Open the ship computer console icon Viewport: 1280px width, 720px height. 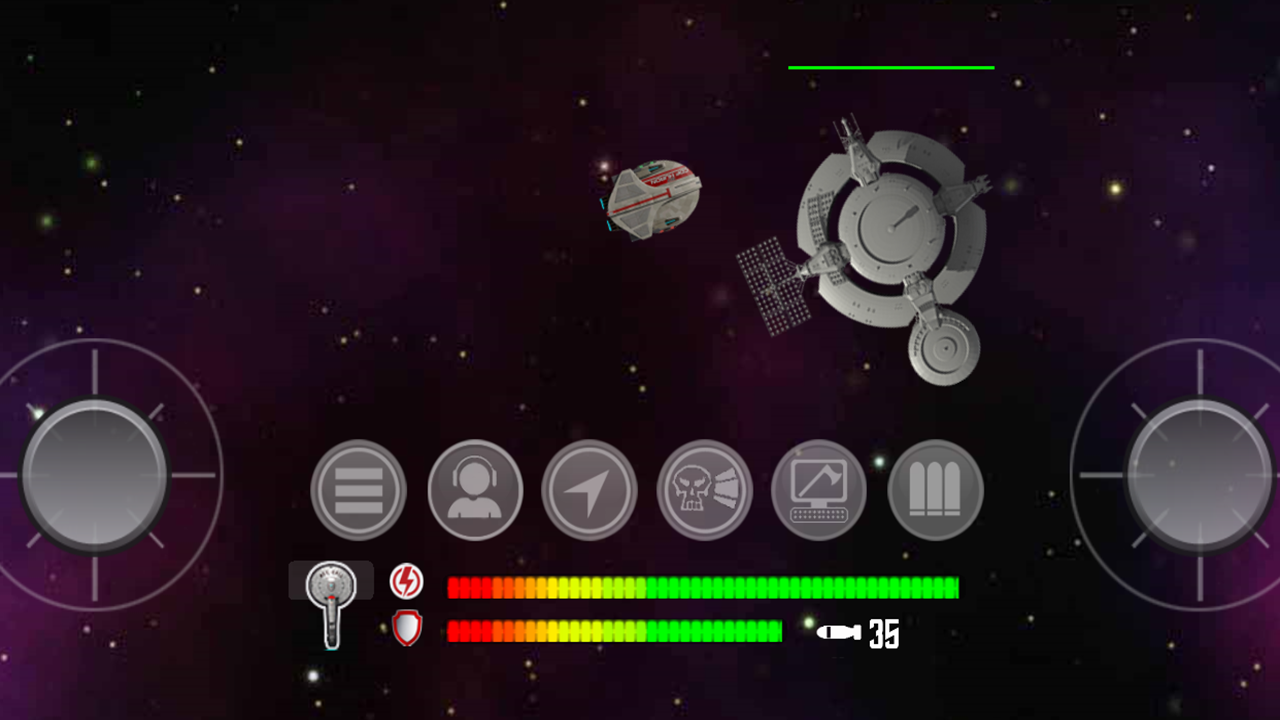pos(819,490)
